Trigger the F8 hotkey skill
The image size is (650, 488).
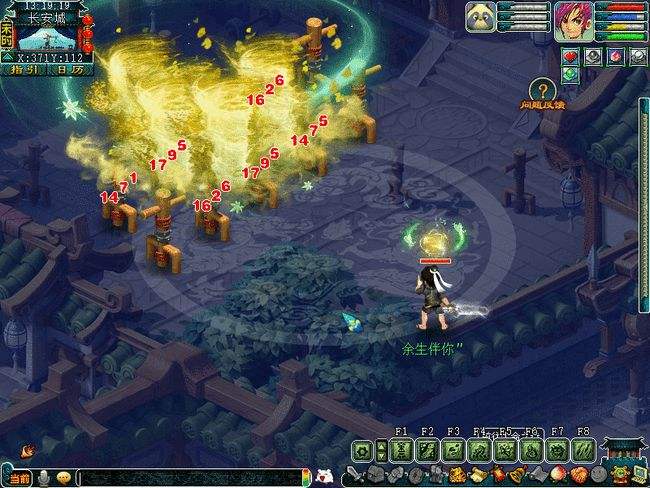click(583, 450)
